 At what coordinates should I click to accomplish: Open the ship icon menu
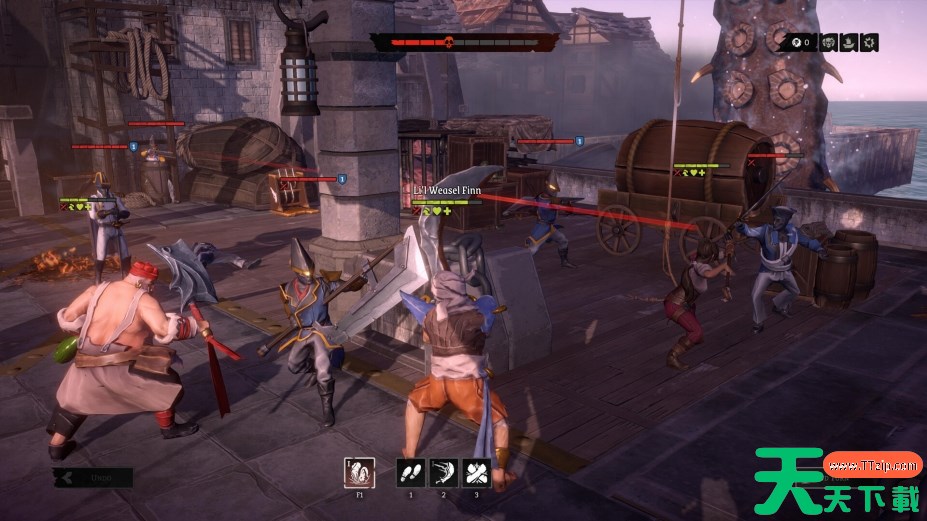[850, 42]
